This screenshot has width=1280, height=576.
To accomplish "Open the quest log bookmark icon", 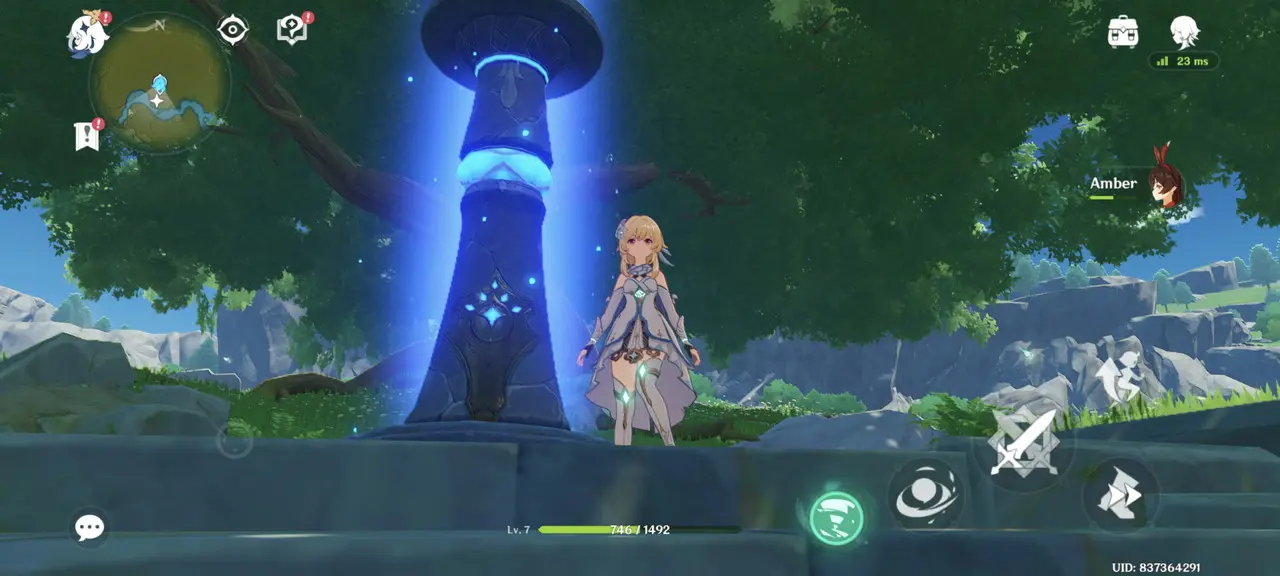I will point(88,135).
